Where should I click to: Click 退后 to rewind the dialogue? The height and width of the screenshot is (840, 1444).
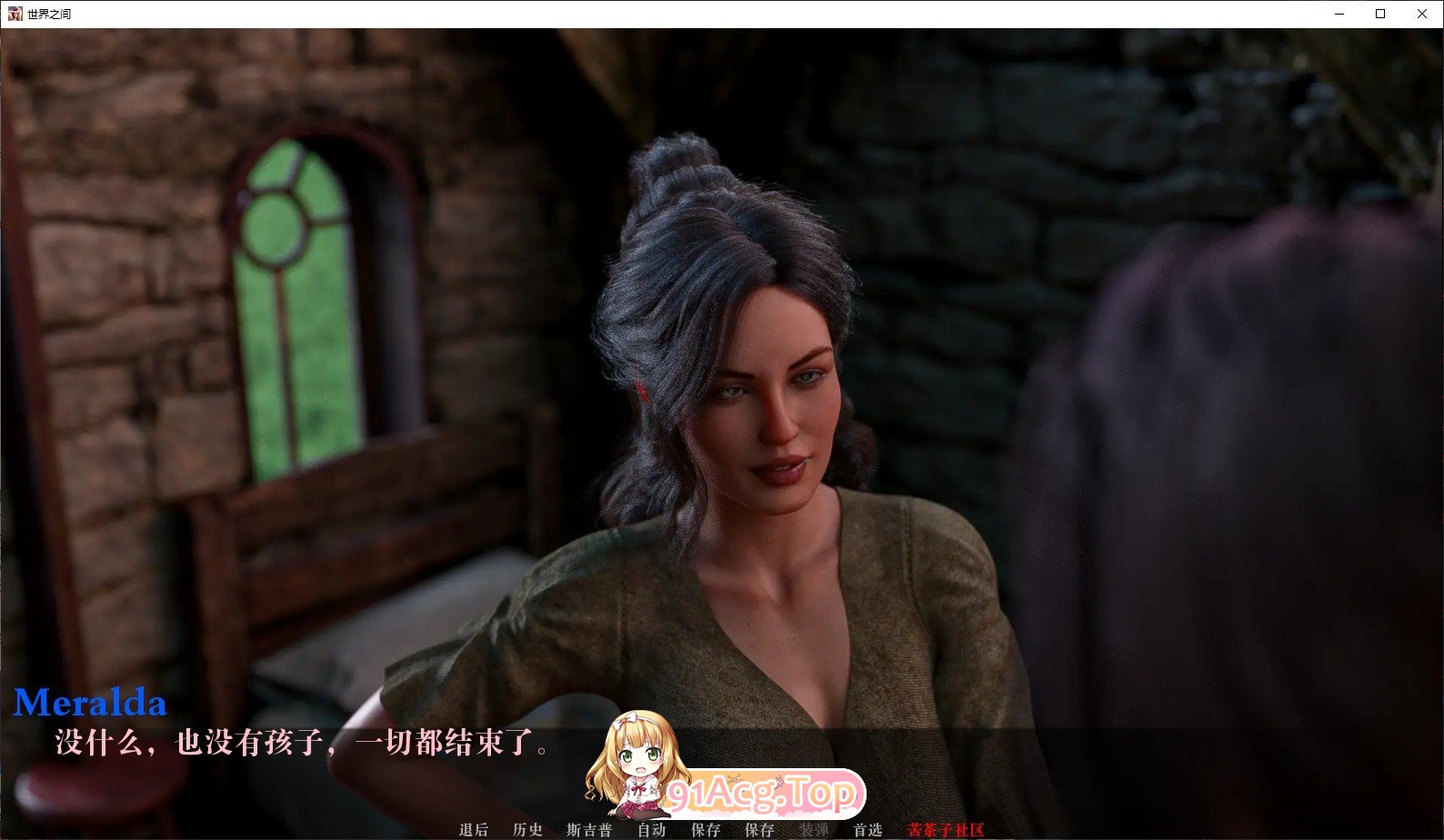click(474, 829)
